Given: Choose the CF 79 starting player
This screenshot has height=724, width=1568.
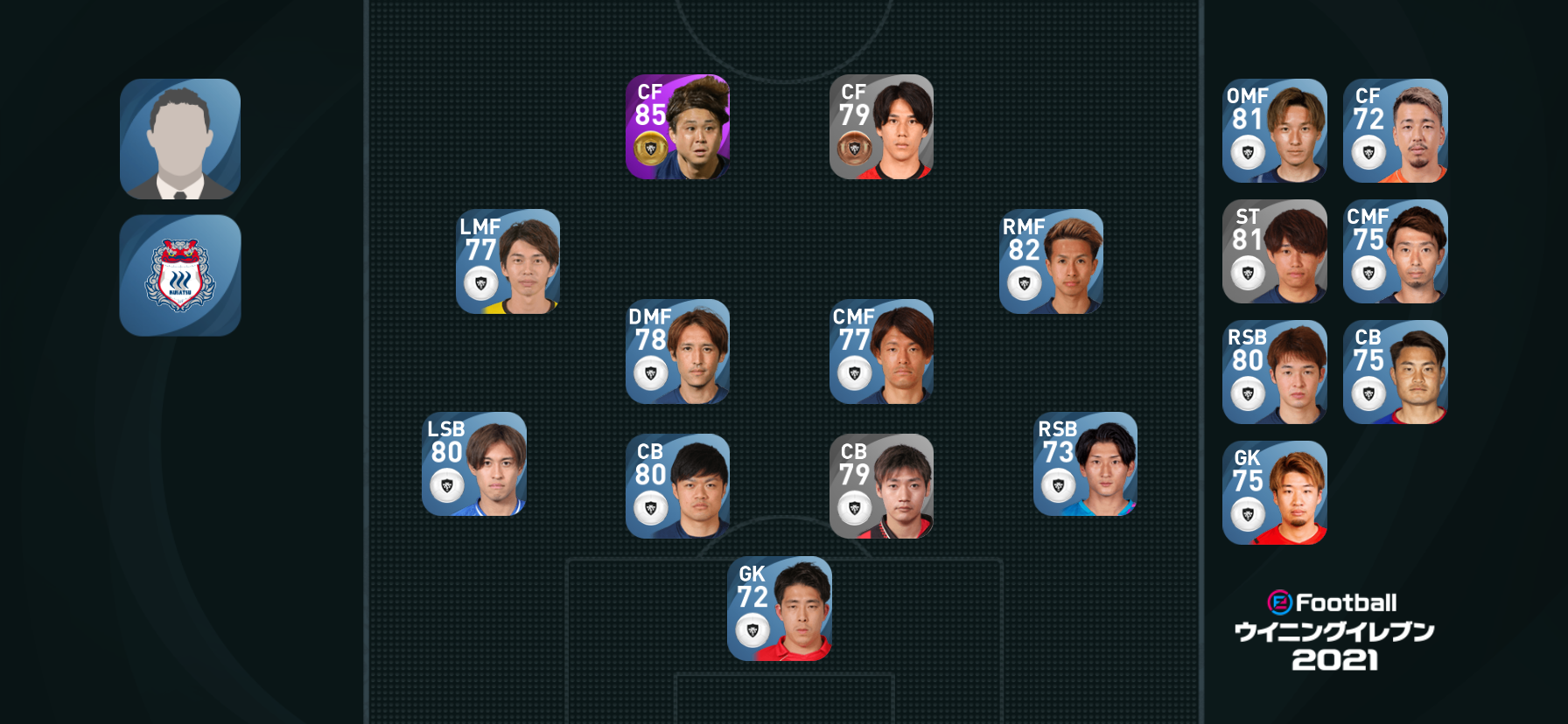Looking at the screenshot, I should click(881, 128).
